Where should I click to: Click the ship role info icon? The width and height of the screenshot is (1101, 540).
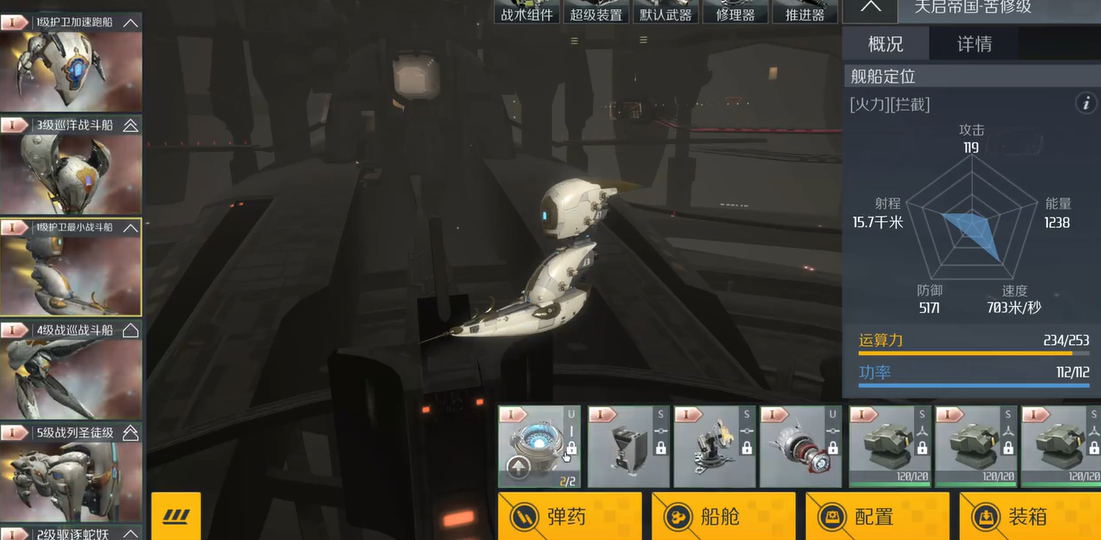[1085, 103]
